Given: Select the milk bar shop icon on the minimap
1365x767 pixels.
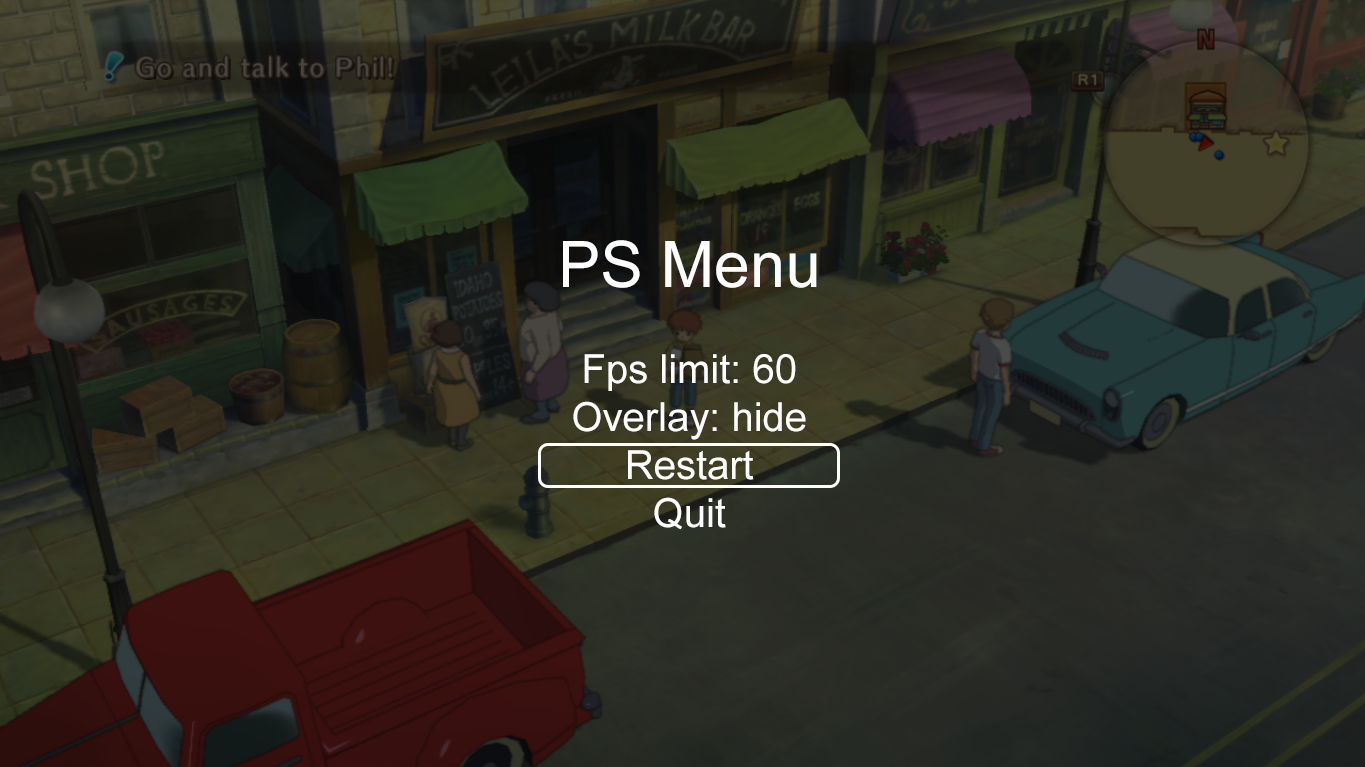Looking at the screenshot, I should click(x=1207, y=105).
